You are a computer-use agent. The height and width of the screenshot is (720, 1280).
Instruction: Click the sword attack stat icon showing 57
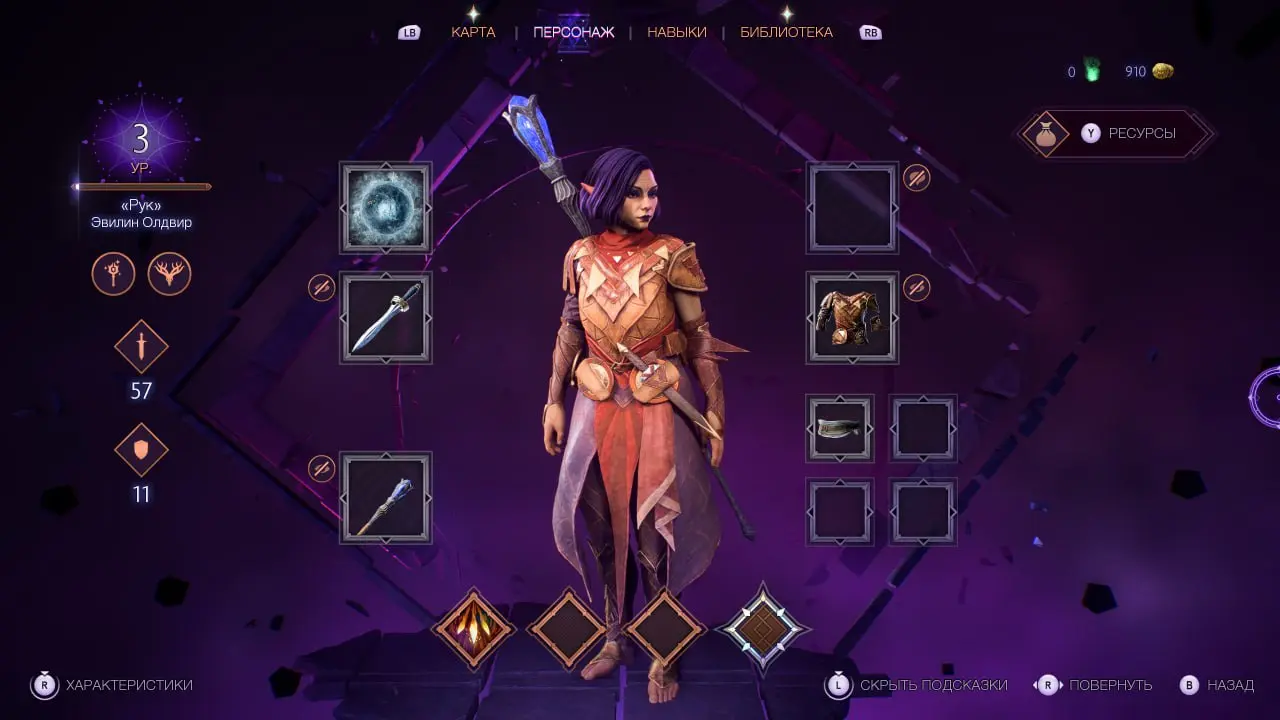pyautogui.click(x=141, y=348)
